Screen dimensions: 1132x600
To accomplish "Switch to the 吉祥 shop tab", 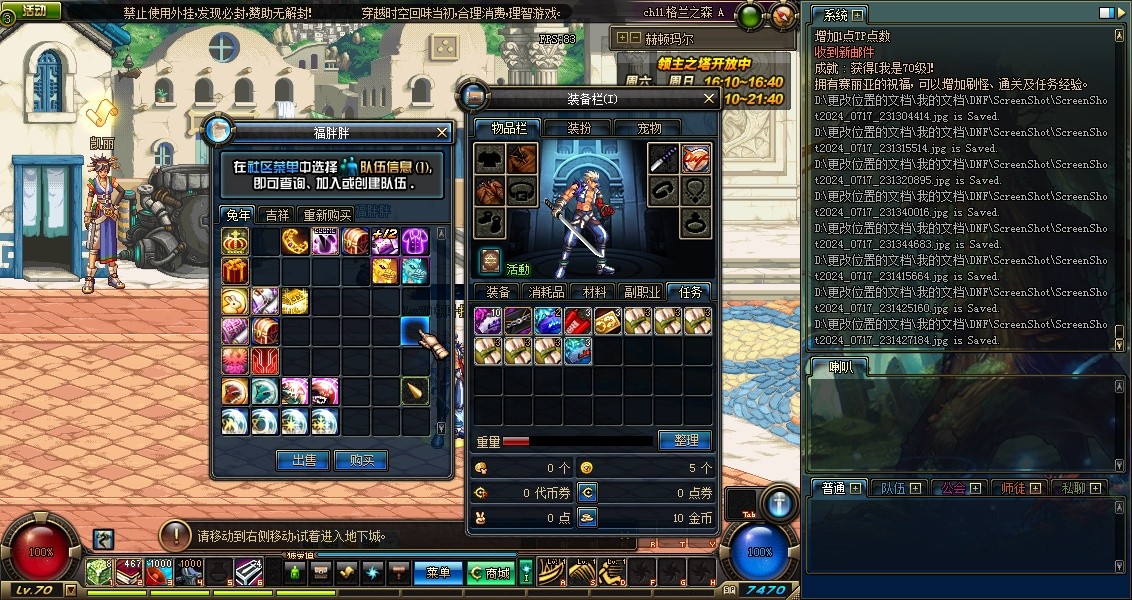I will click(276, 215).
